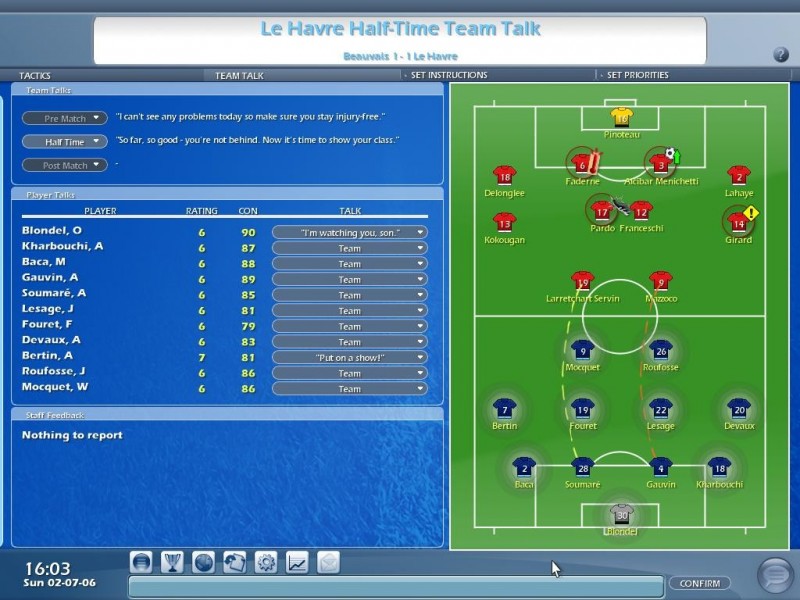800x600 pixels.
Task: Open the globe icon in bottom toolbar
Action: (x=204, y=562)
